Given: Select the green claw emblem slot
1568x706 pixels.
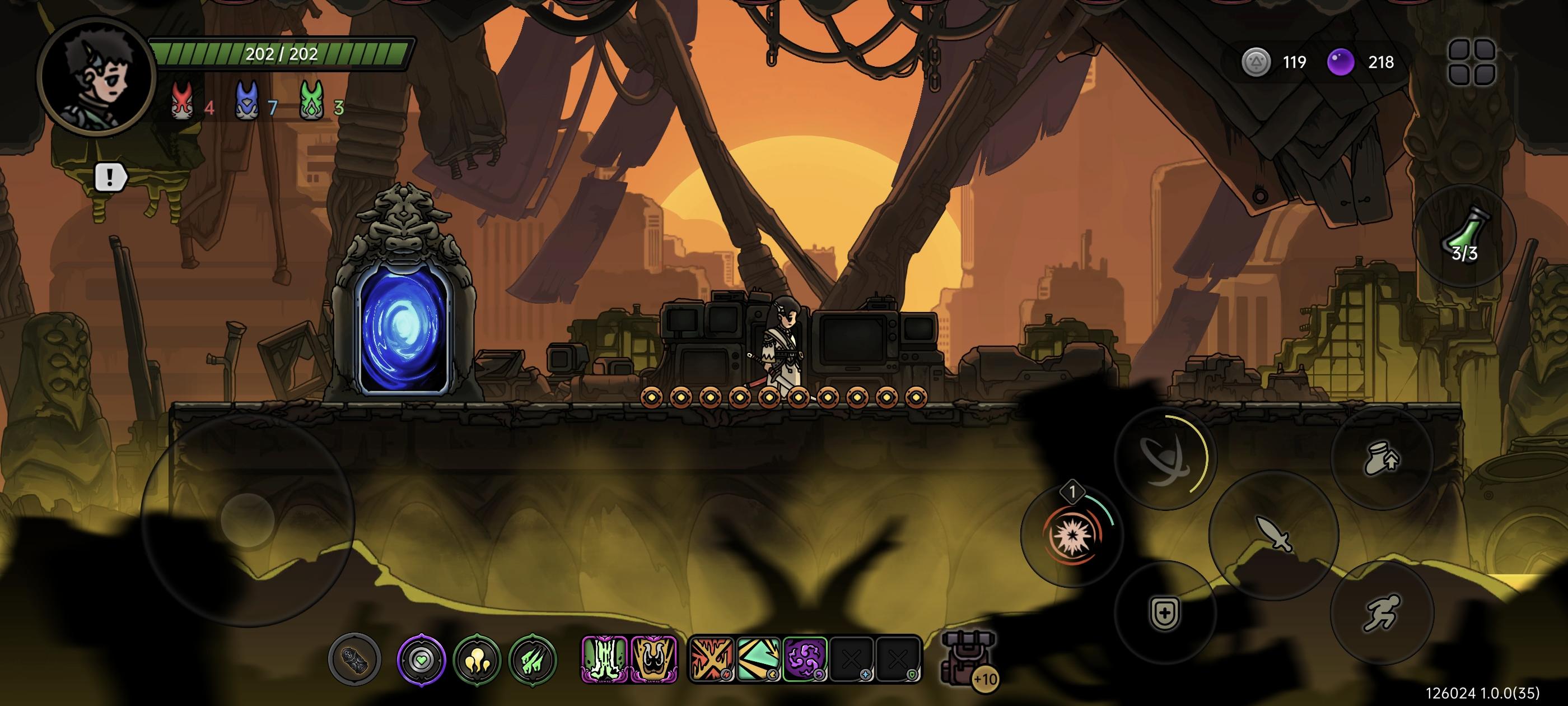Looking at the screenshot, I should tap(533, 659).
